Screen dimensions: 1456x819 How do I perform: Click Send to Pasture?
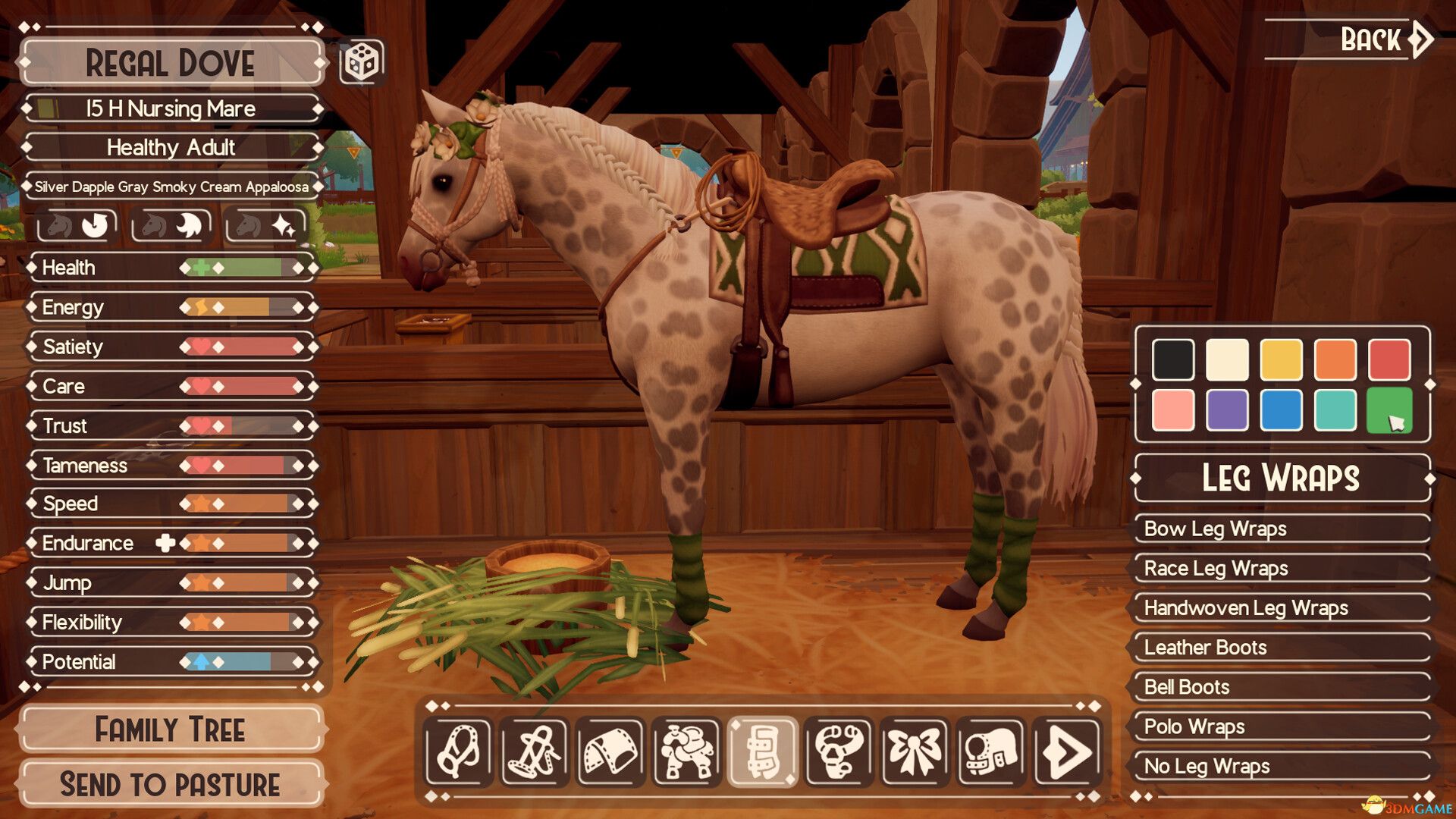coord(170,783)
